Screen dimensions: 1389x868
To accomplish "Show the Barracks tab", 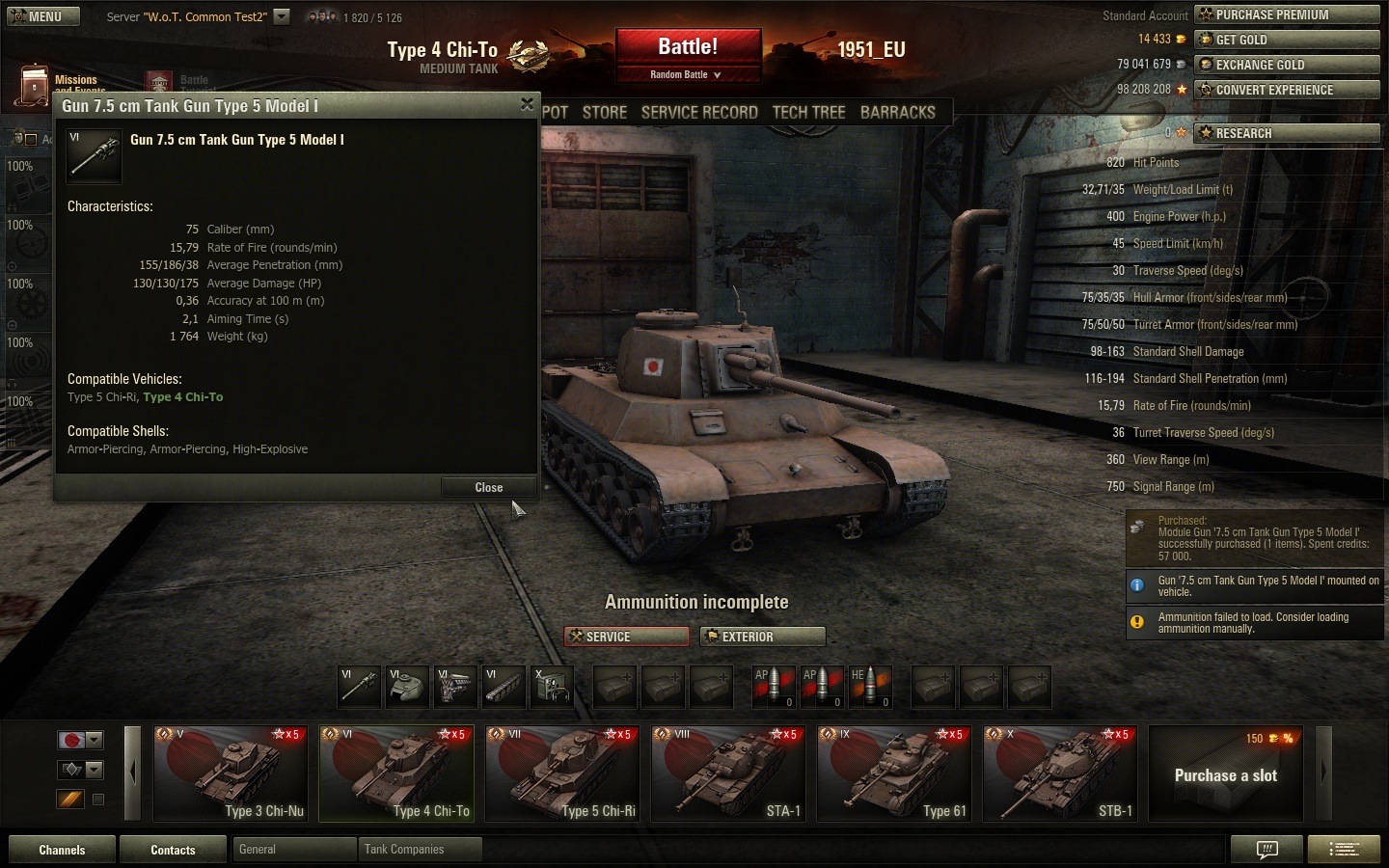I will (897, 112).
